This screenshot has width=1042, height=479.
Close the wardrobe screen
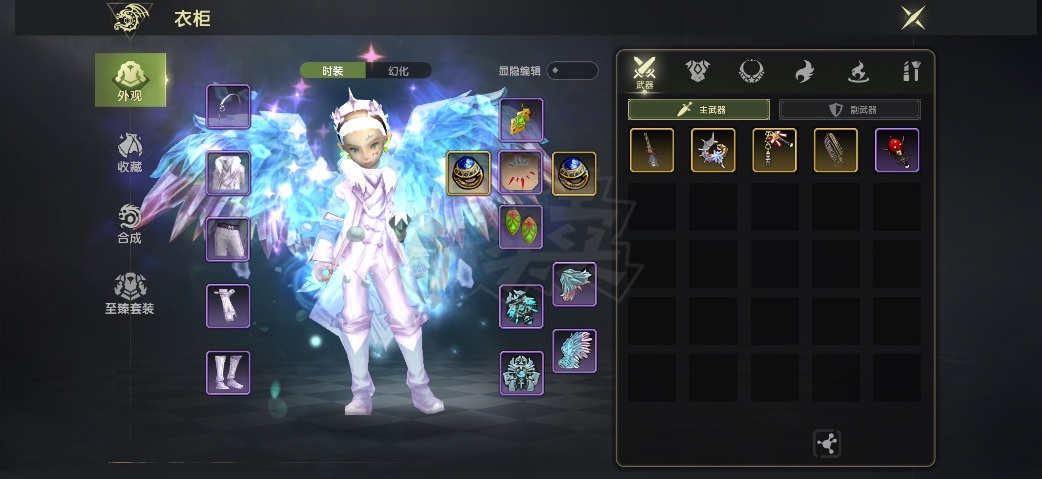point(912,18)
